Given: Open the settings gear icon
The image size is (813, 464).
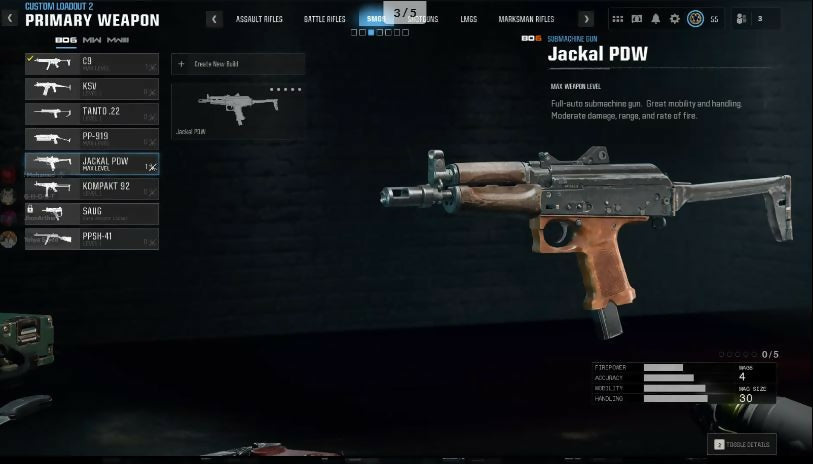Looking at the screenshot, I should point(675,19).
